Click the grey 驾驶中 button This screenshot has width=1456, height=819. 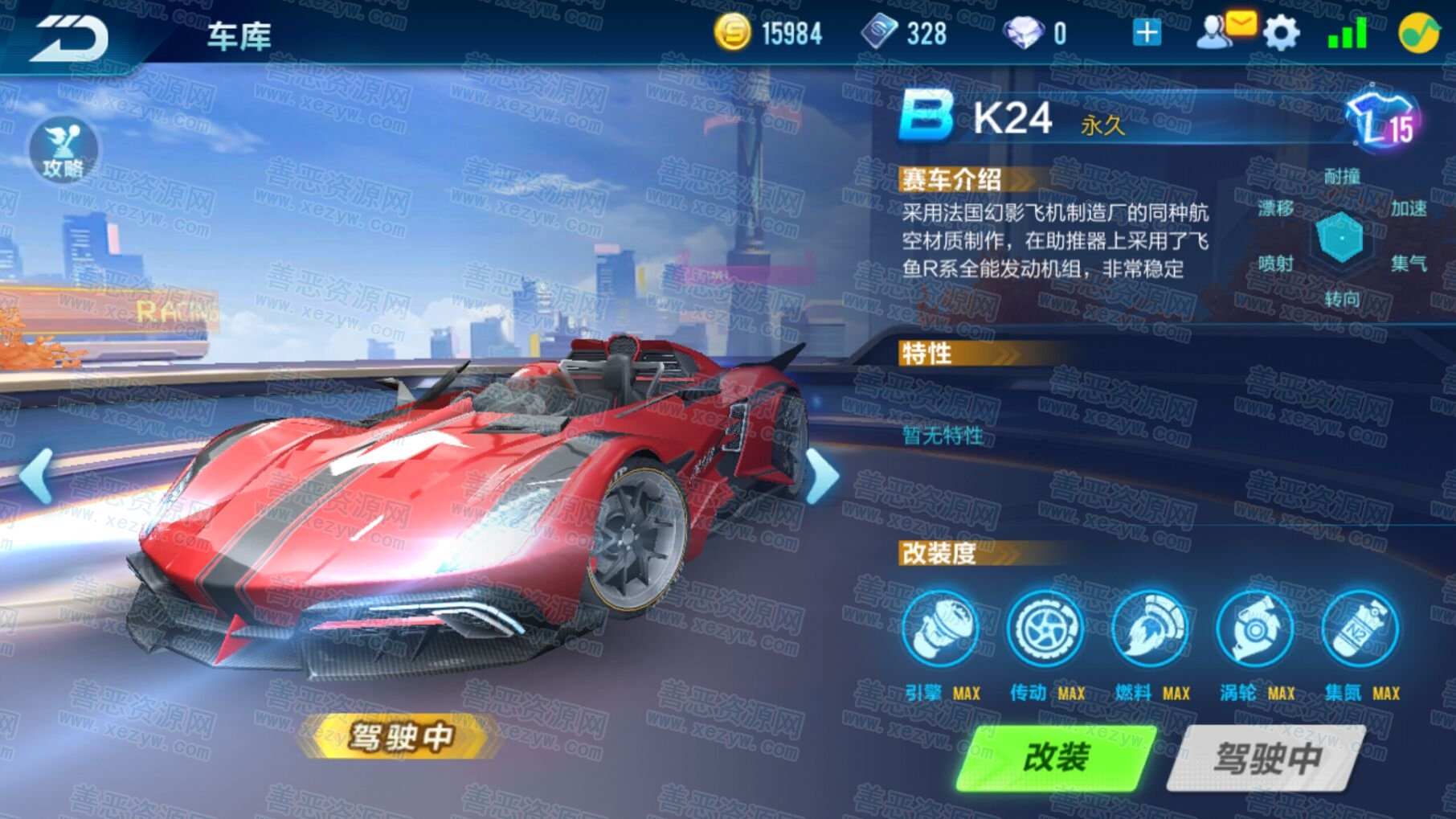[x=1267, y=757]
